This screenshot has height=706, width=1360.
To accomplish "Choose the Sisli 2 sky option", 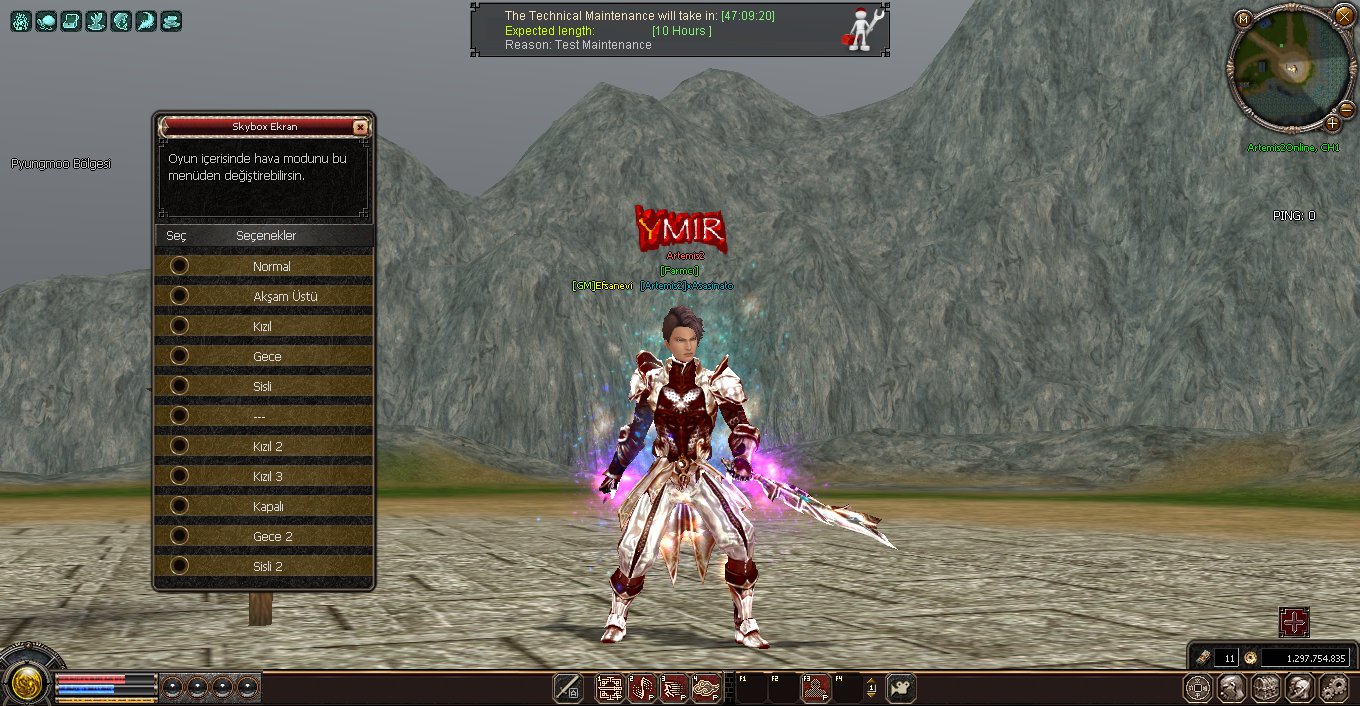I will [180, 566].
